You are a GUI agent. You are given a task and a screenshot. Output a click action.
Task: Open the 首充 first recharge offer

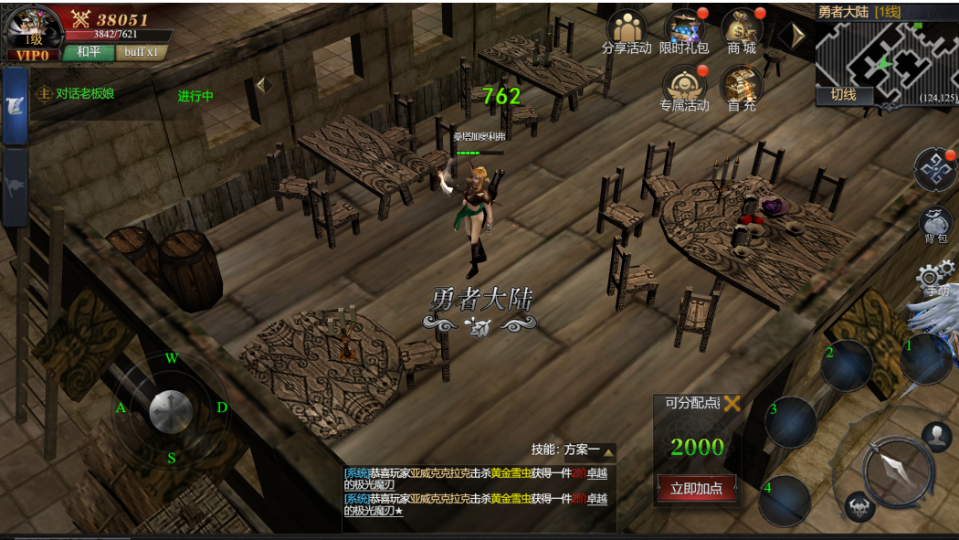pos(741,88)
